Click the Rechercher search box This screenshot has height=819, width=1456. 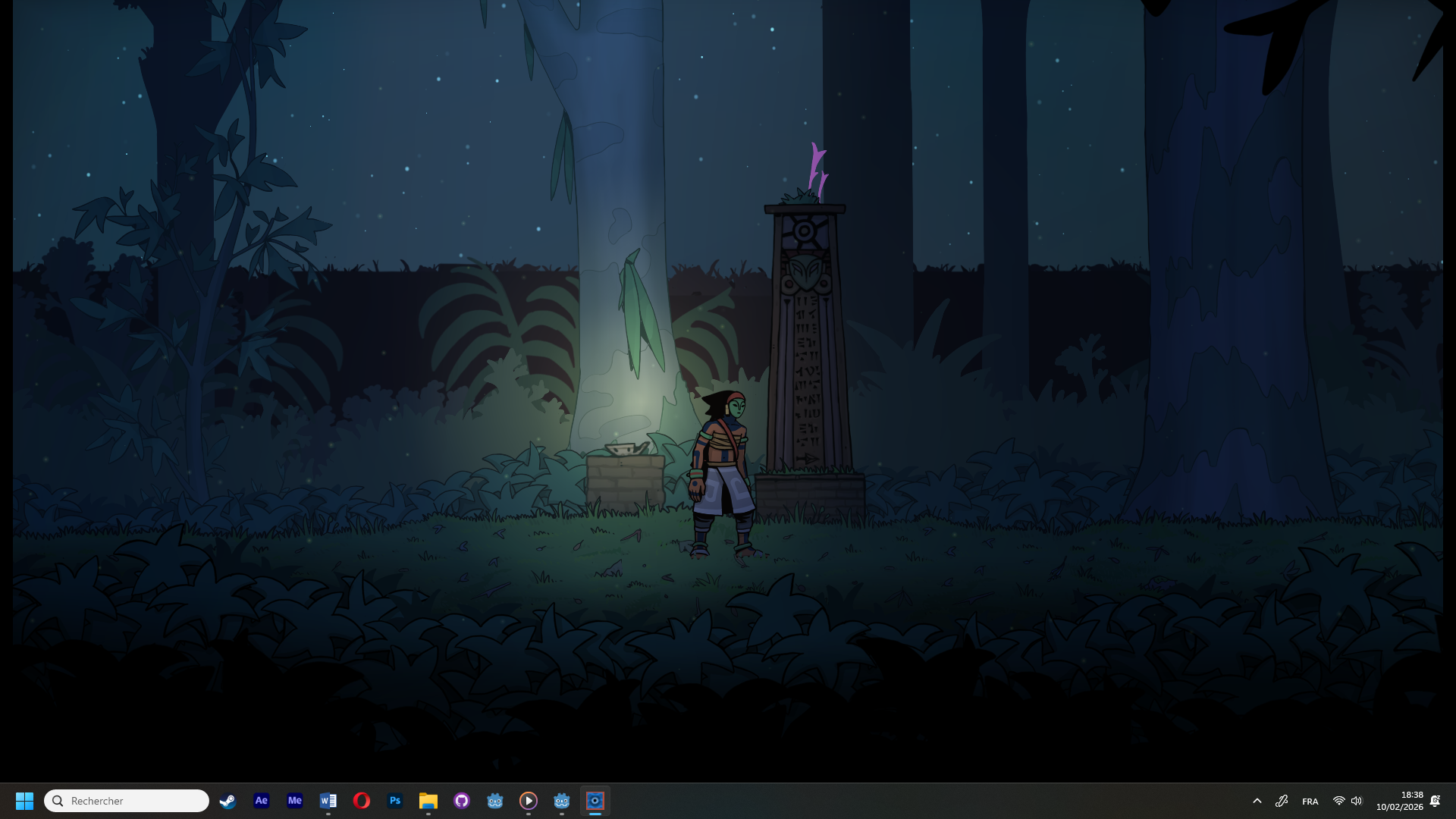(127, 801)
